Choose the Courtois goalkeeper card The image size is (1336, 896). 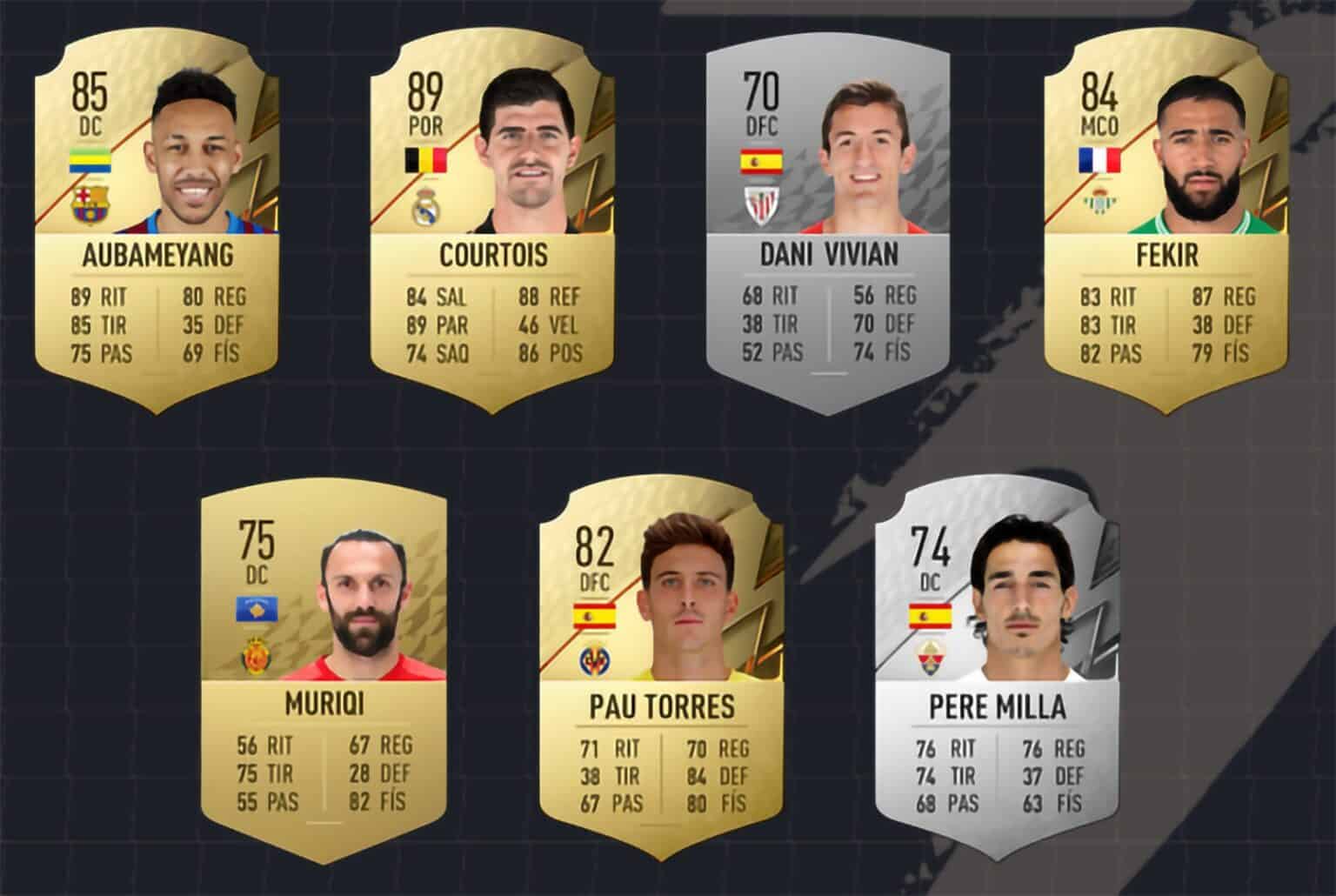[x=494, y=226]
